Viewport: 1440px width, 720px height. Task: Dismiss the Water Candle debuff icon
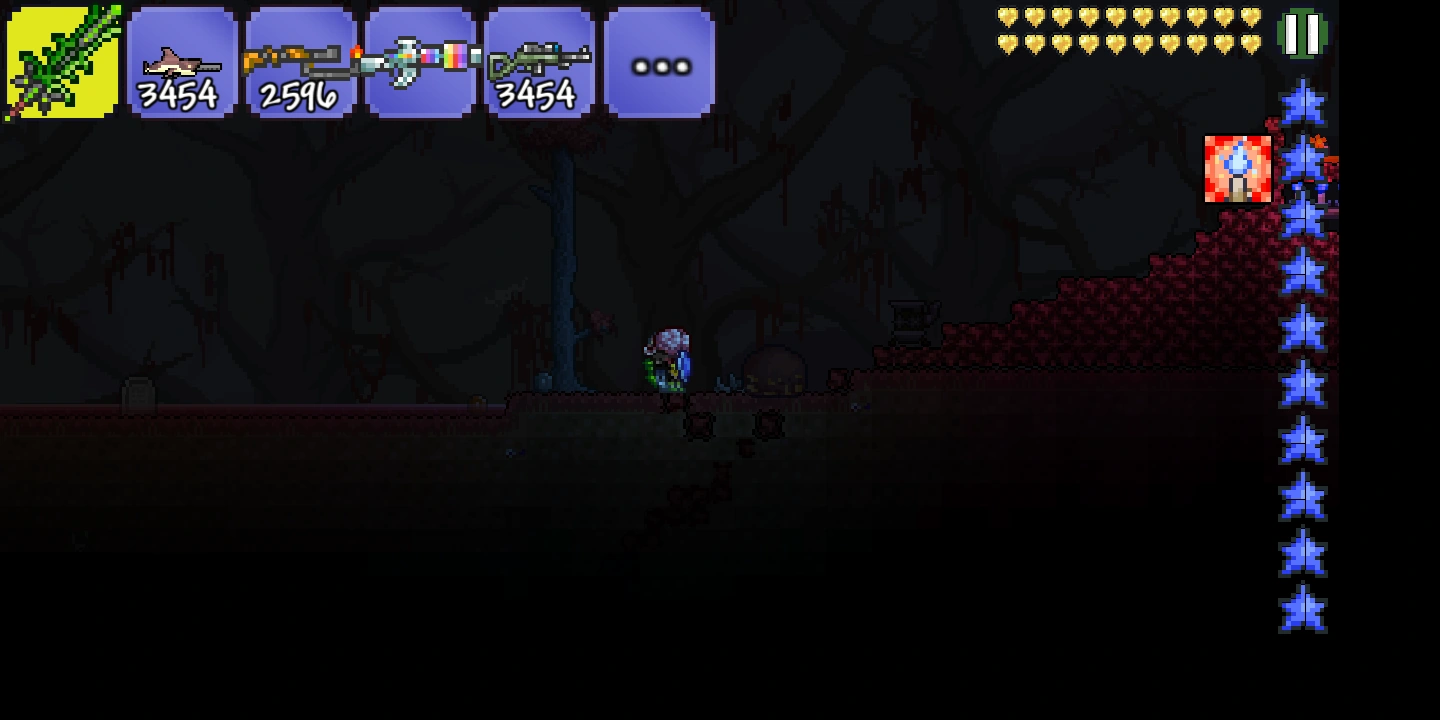pyautogui.click(x=1238, y=168)
